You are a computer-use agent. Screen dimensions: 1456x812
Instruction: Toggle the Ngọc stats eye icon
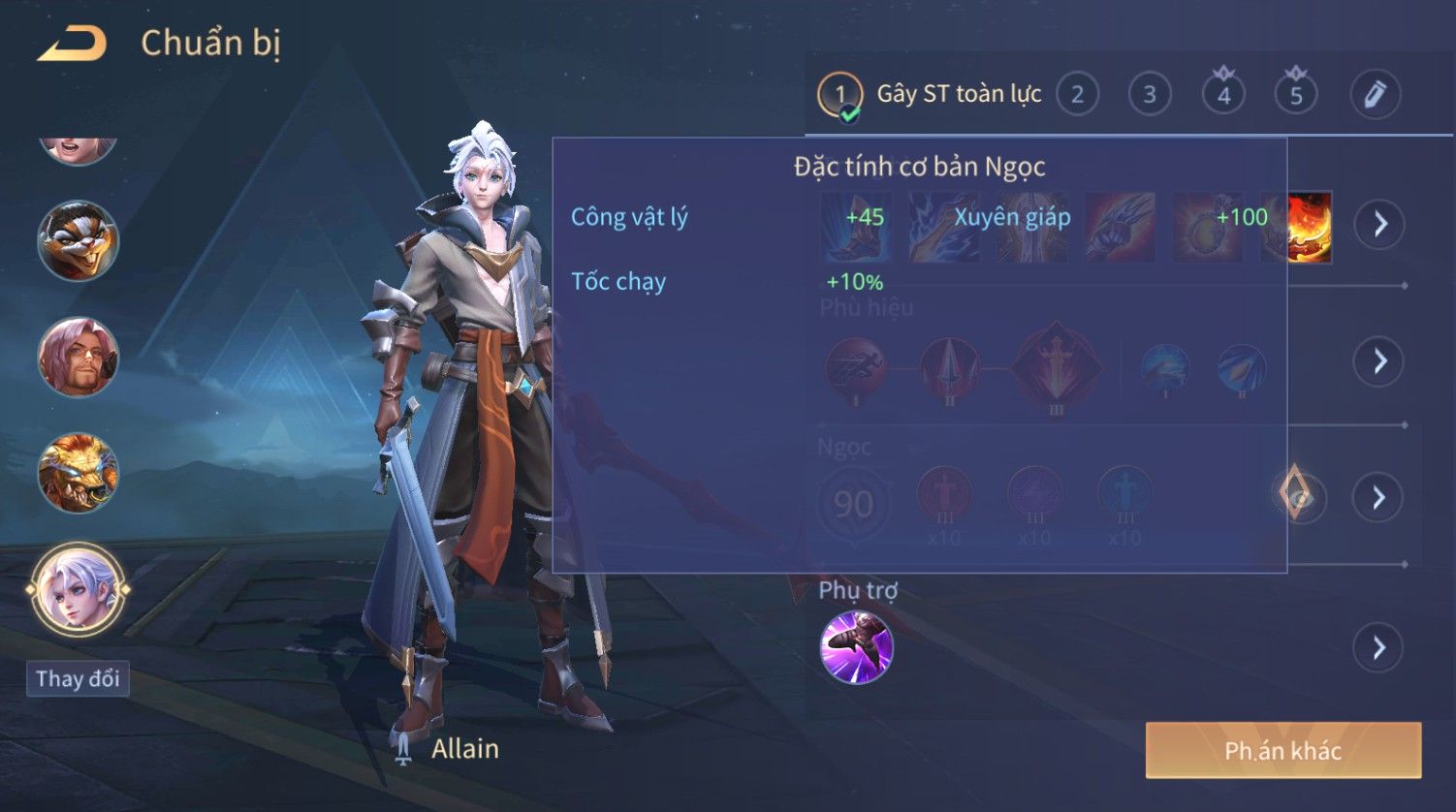pyautogui.click(x=1299, y=495)
